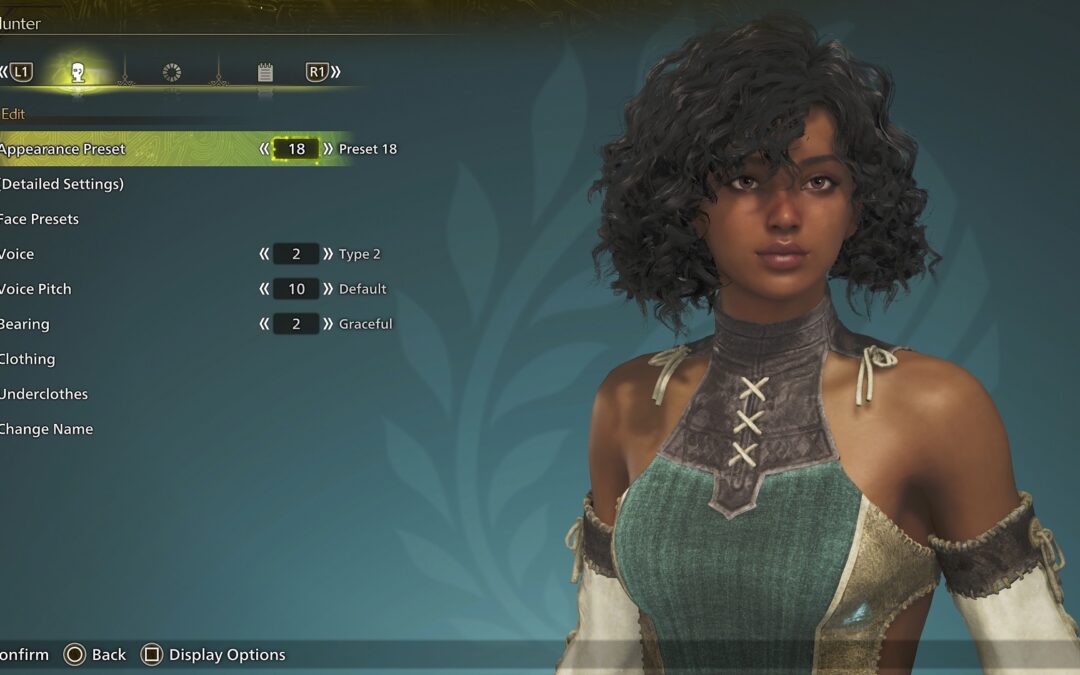
Task: Switch Bearing to the next style
Action: point(328,324)
